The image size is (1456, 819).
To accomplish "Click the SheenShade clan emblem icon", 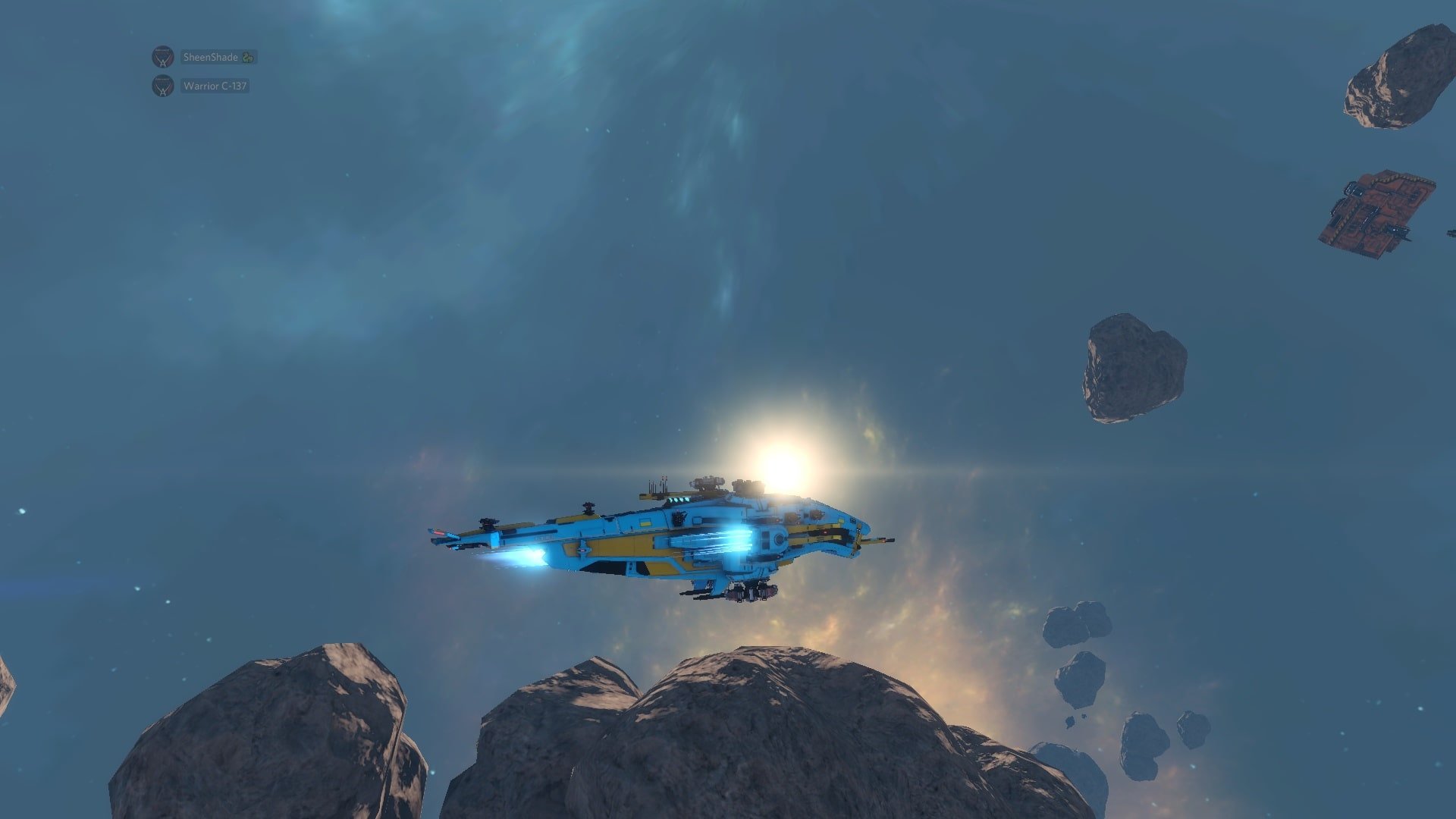I will (x=162, y=57).
